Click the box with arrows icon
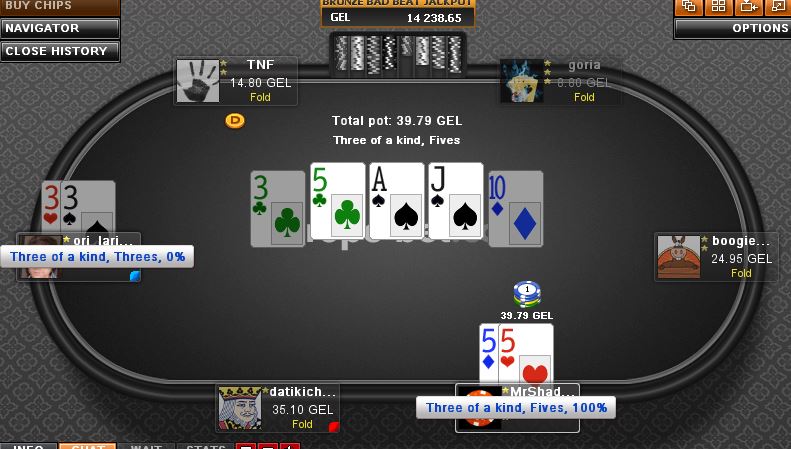791x449 pixels. click(x=748, y=7)
